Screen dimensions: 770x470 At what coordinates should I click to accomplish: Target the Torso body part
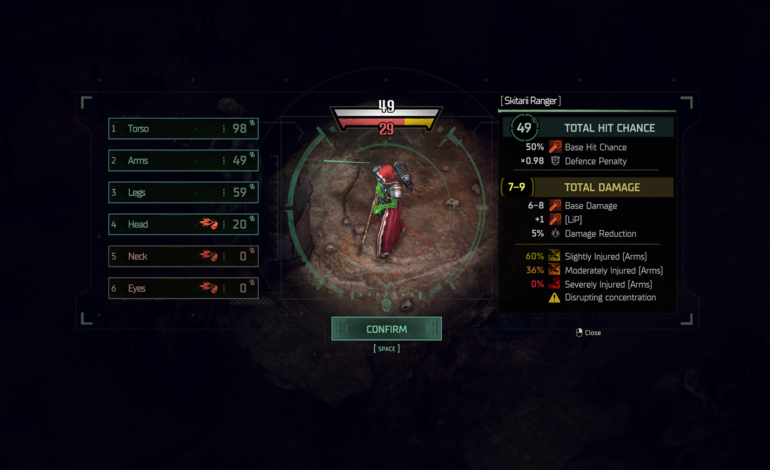pos(183,128)
